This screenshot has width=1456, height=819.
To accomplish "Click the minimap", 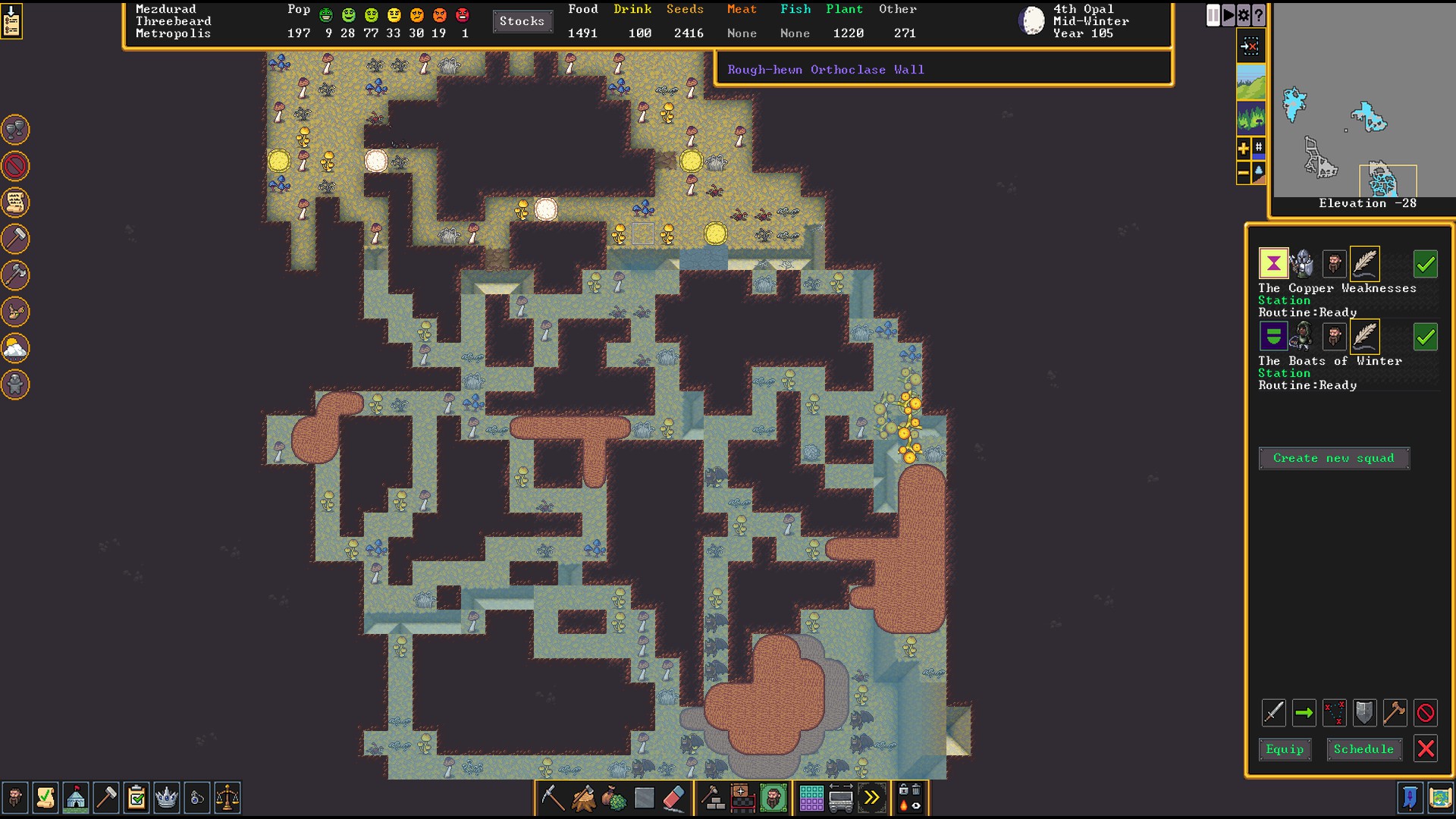I will point(1363,102).
